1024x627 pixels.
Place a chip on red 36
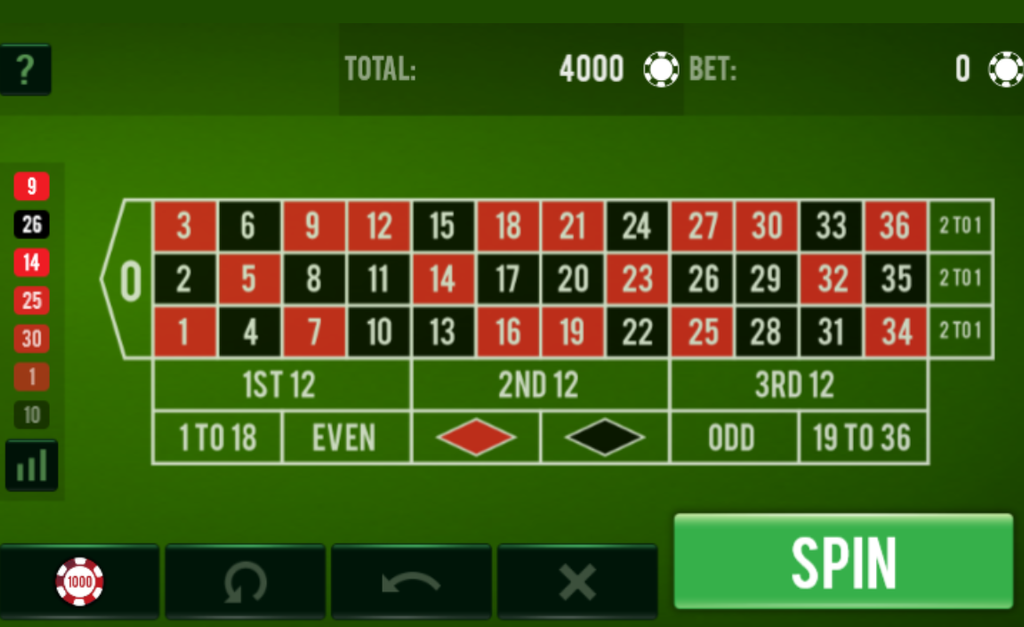click(895, 226)
